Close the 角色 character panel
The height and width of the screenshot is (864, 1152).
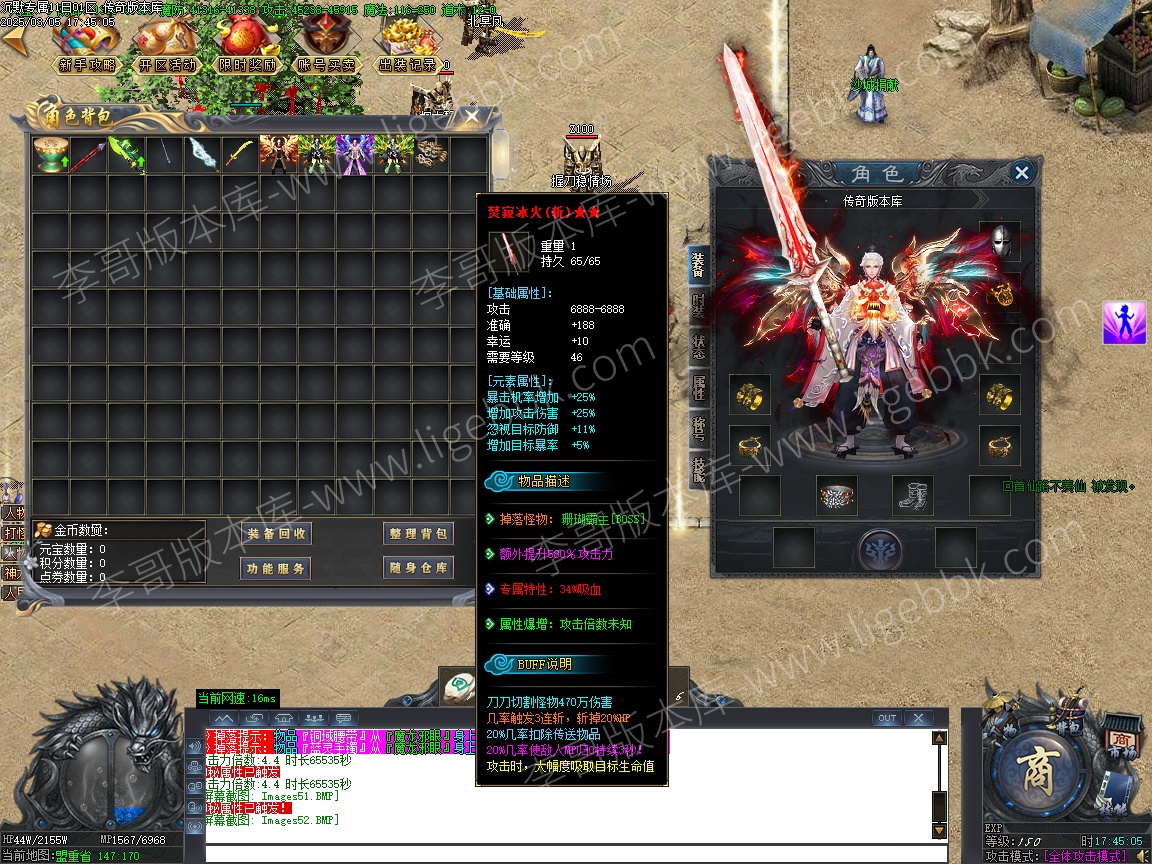pos(1021,173)
